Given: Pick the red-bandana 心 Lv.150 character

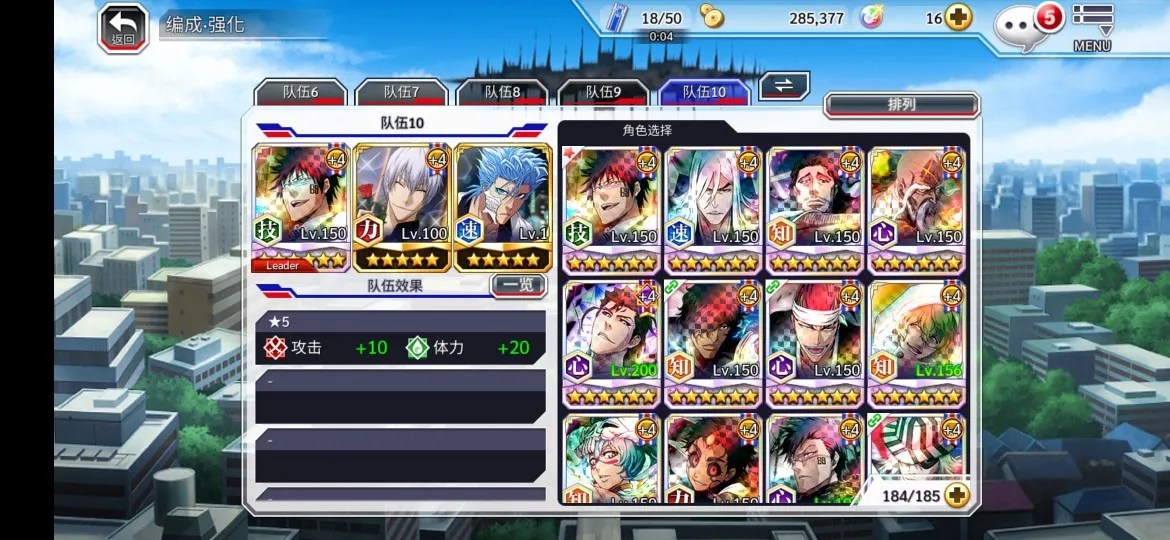Looking at the screenshot, I should click(814, 342).
